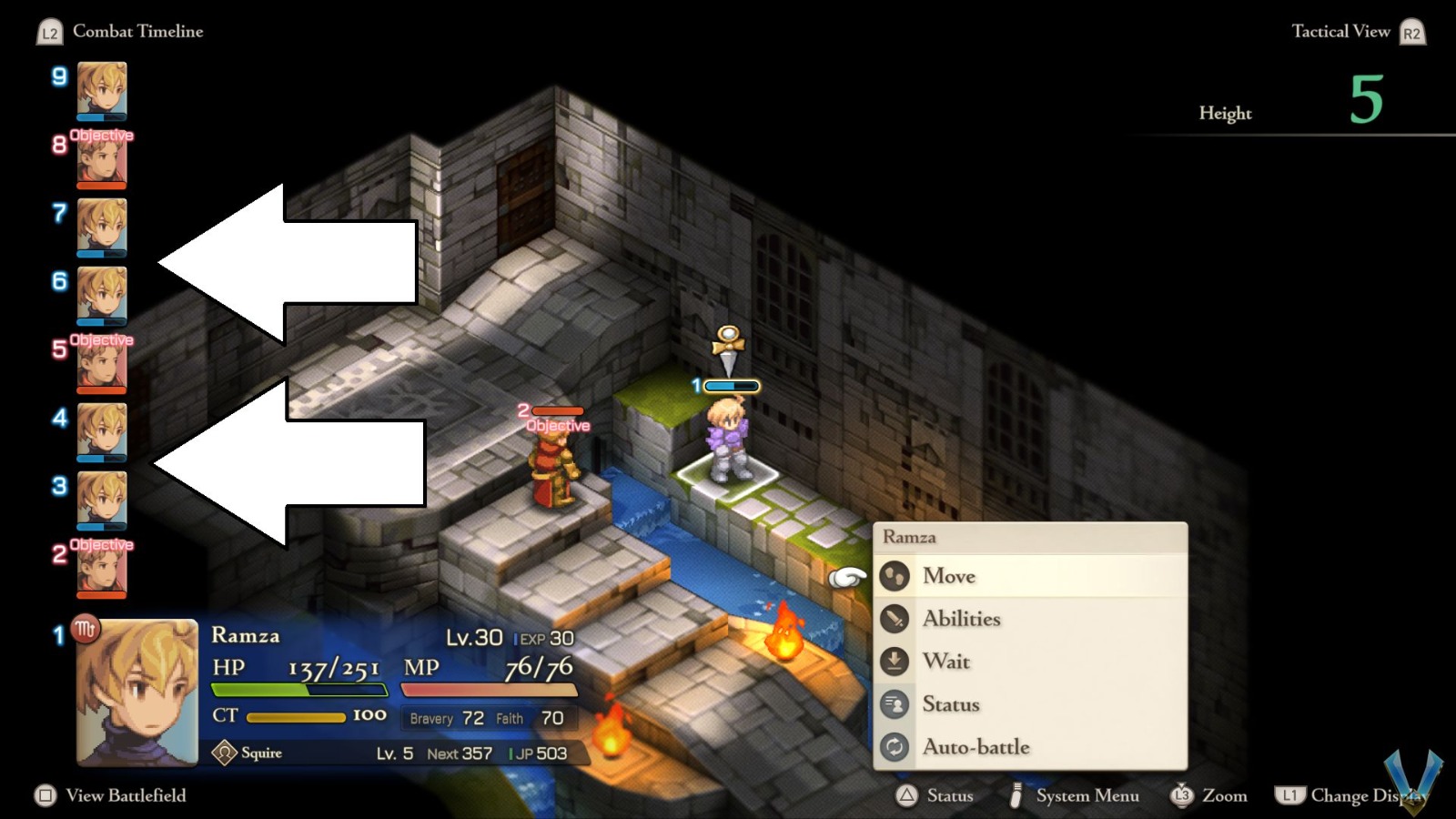Select the Wait command icon

895,662
